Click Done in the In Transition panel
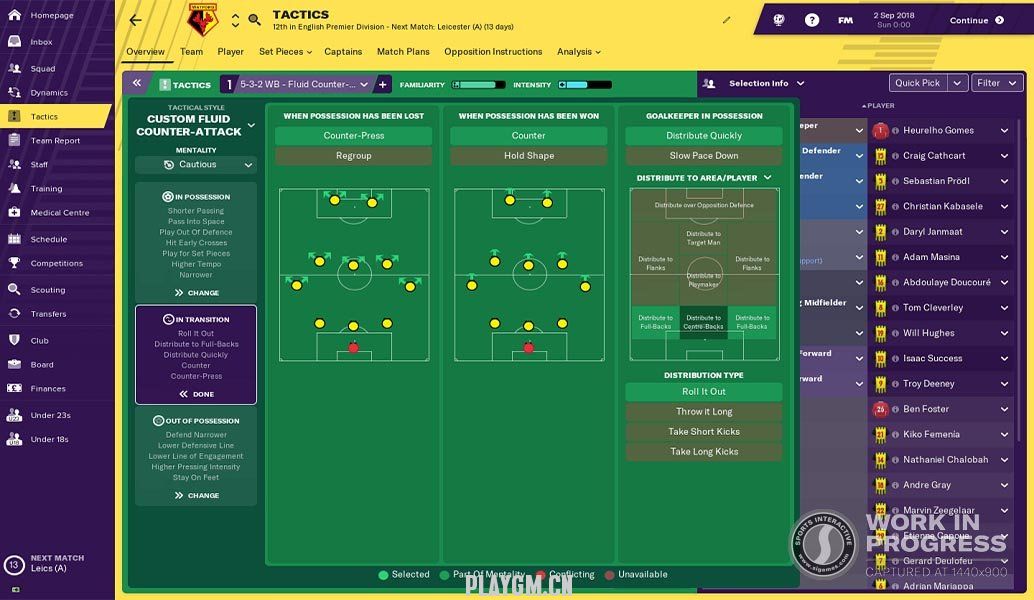The image size is (1034, 600). pos(196,394)
